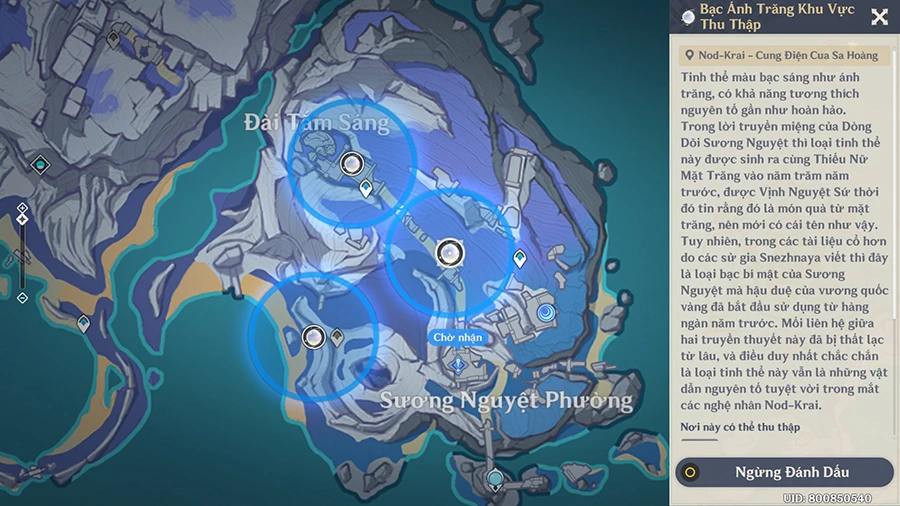Image resolution: width=900 pixels, height=506 pixels.
Task: Click the Ngừng Đánh Dấu button
Action: tap(784, 472)
